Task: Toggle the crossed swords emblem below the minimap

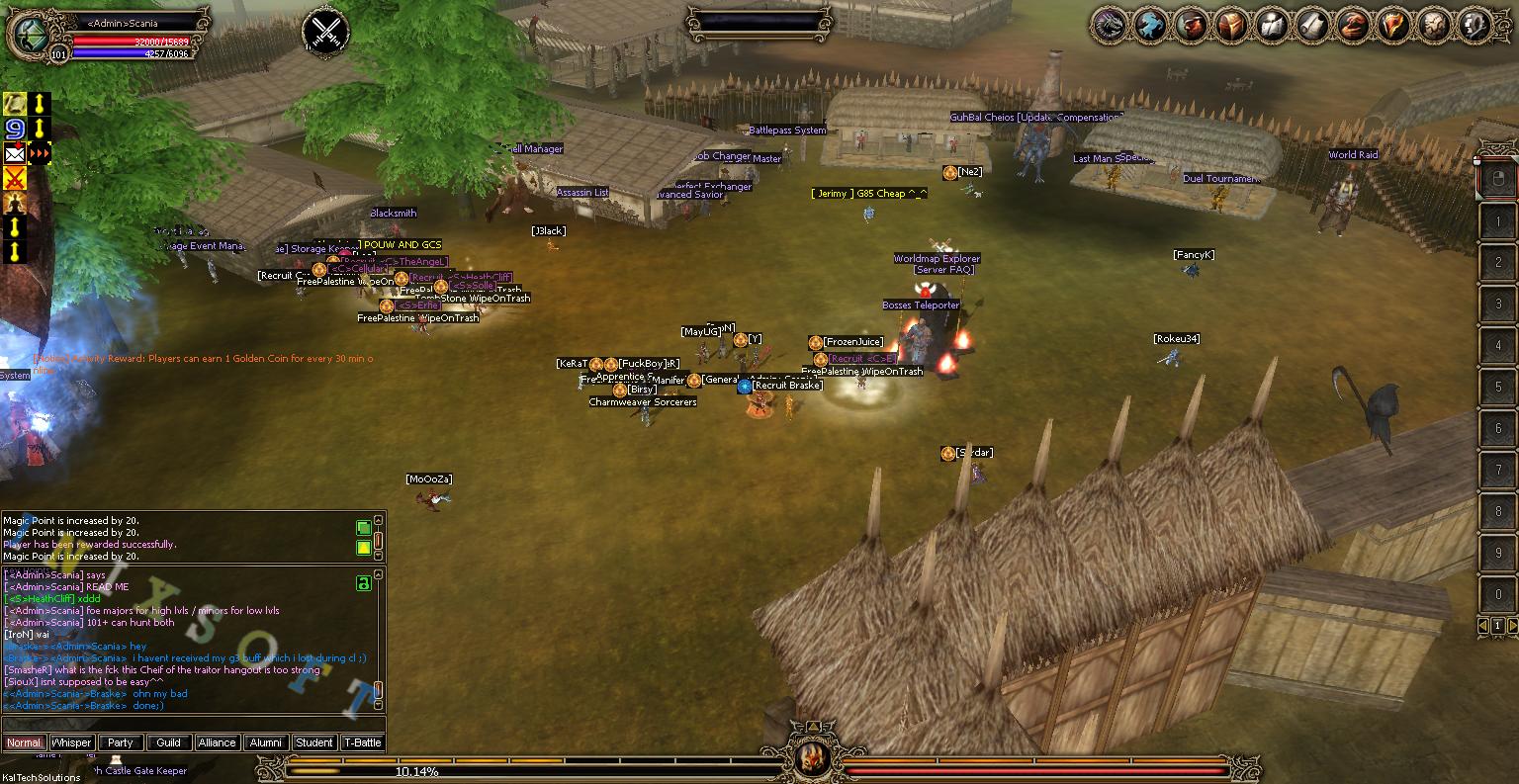Action: click(x=324, y=30)
